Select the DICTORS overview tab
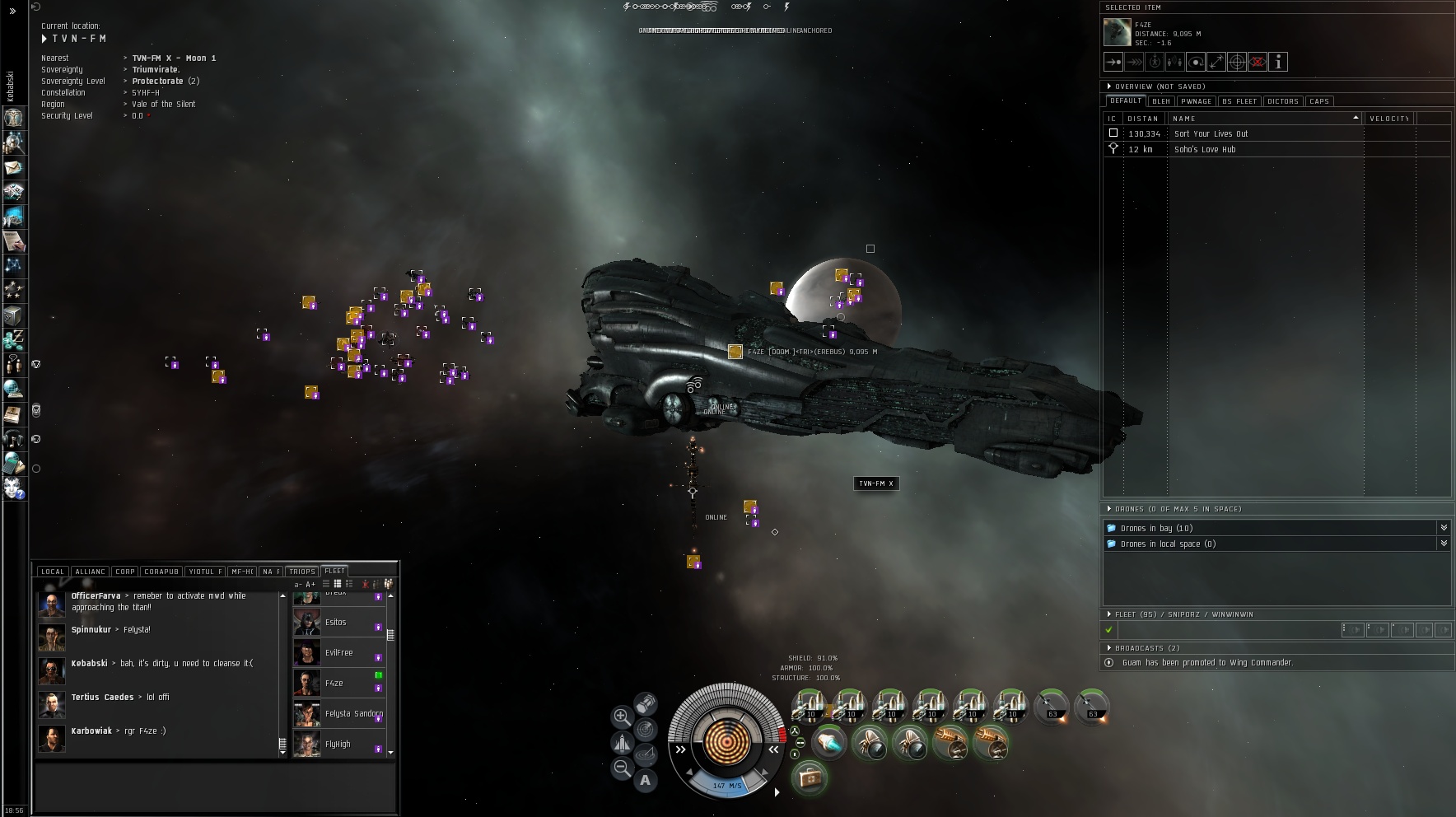 point(1283,101)
